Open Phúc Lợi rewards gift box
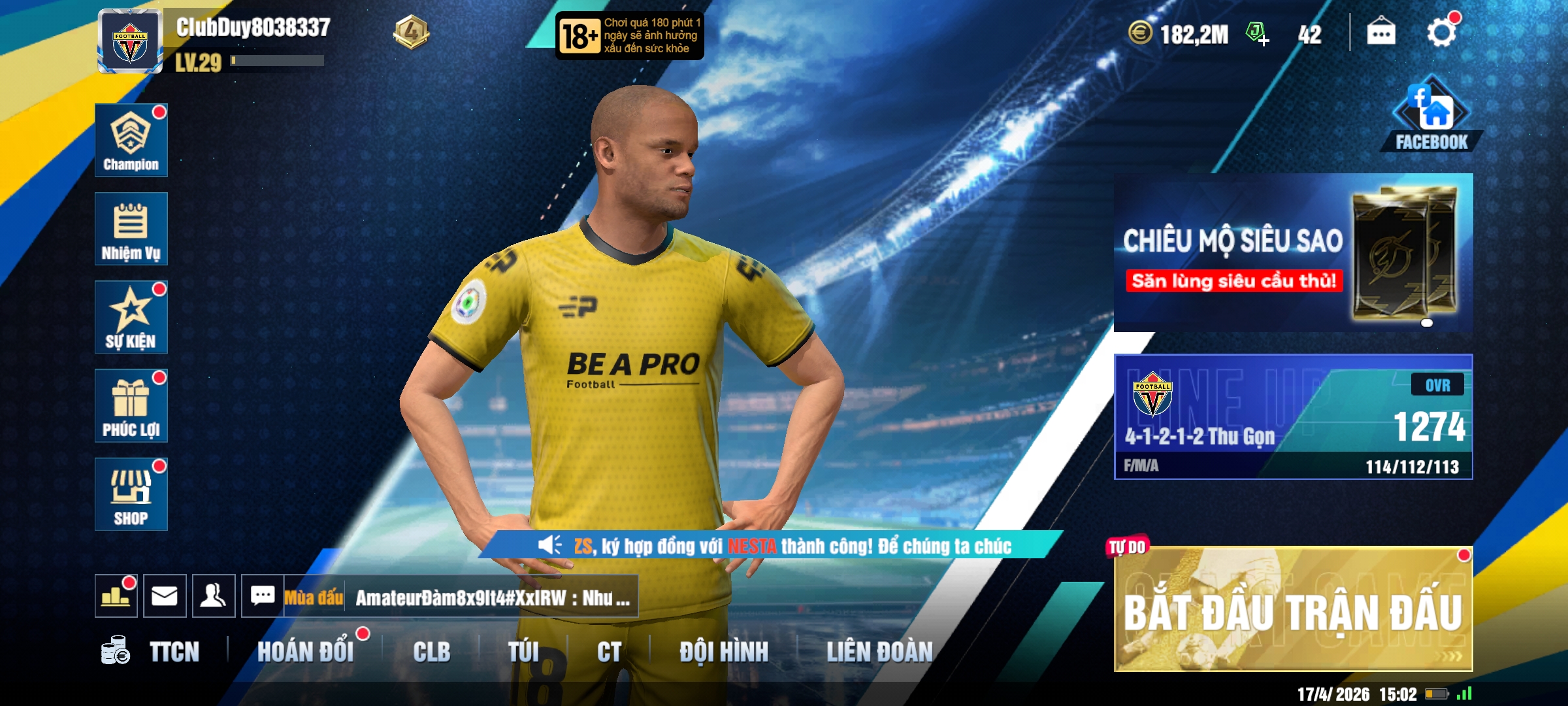Screen dimensions: 1568x706 click(x=131, y=406)
